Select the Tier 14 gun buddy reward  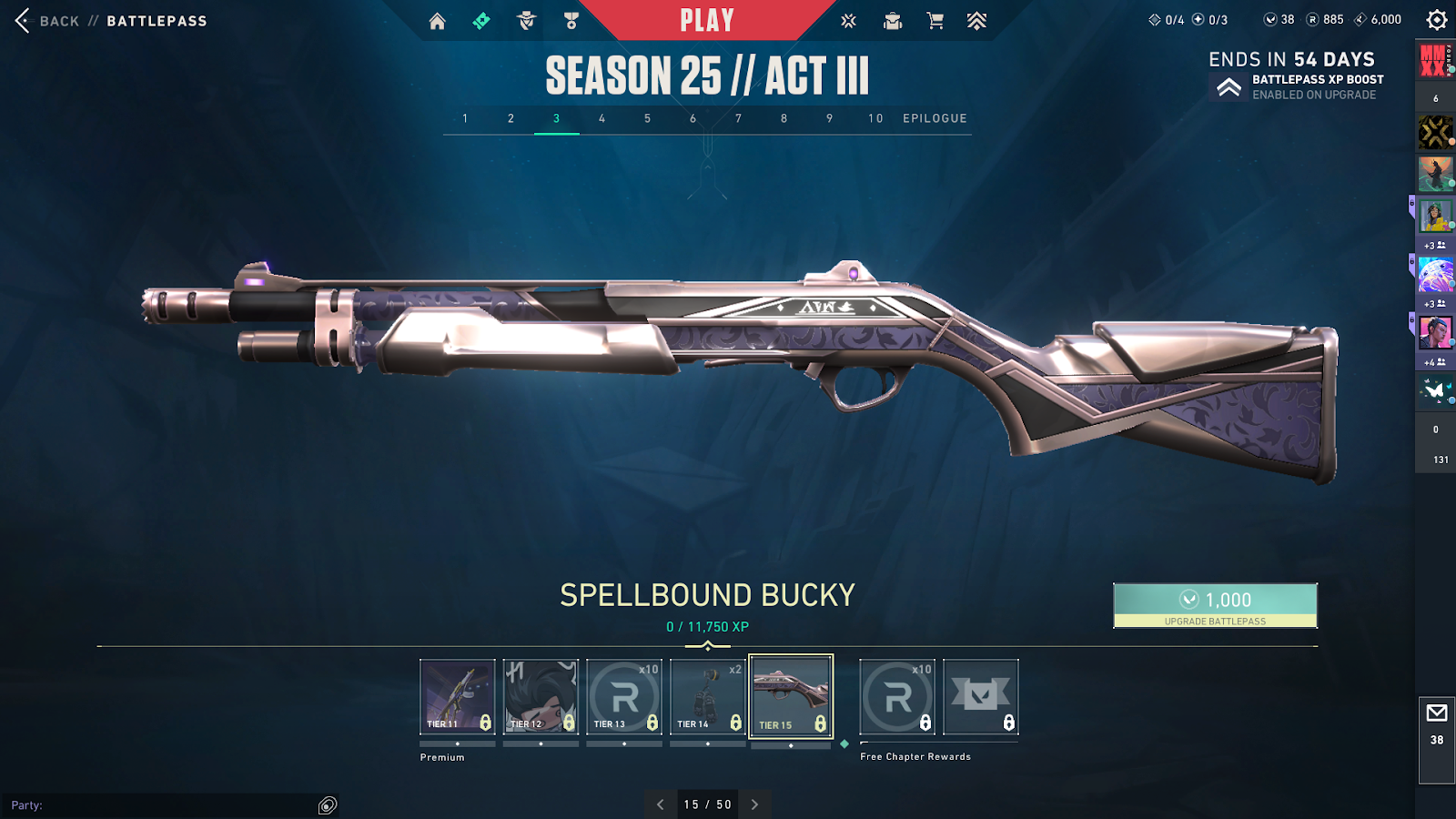coord(707,696)
